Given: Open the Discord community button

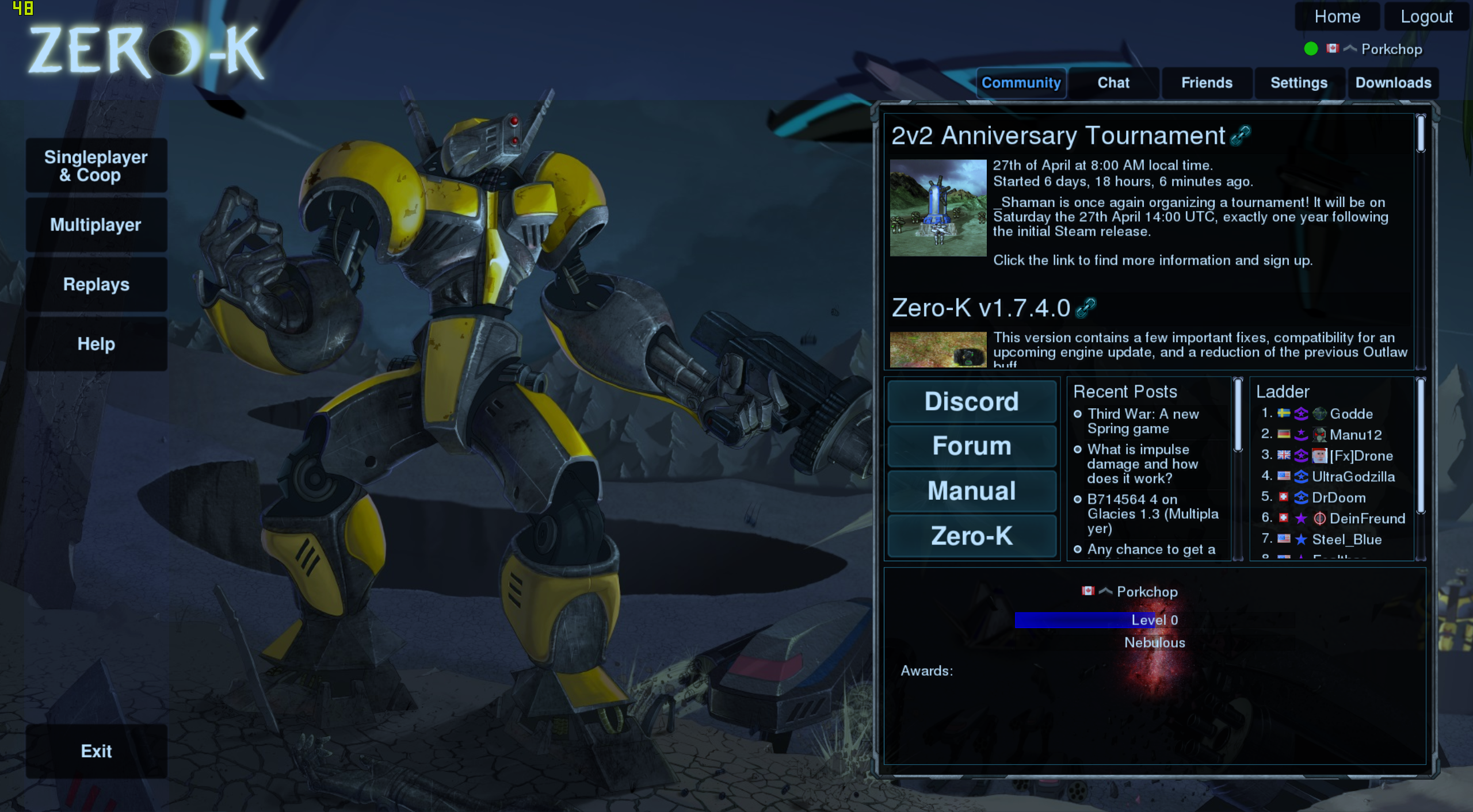Looking at the screenshot, I should point(971,401).
